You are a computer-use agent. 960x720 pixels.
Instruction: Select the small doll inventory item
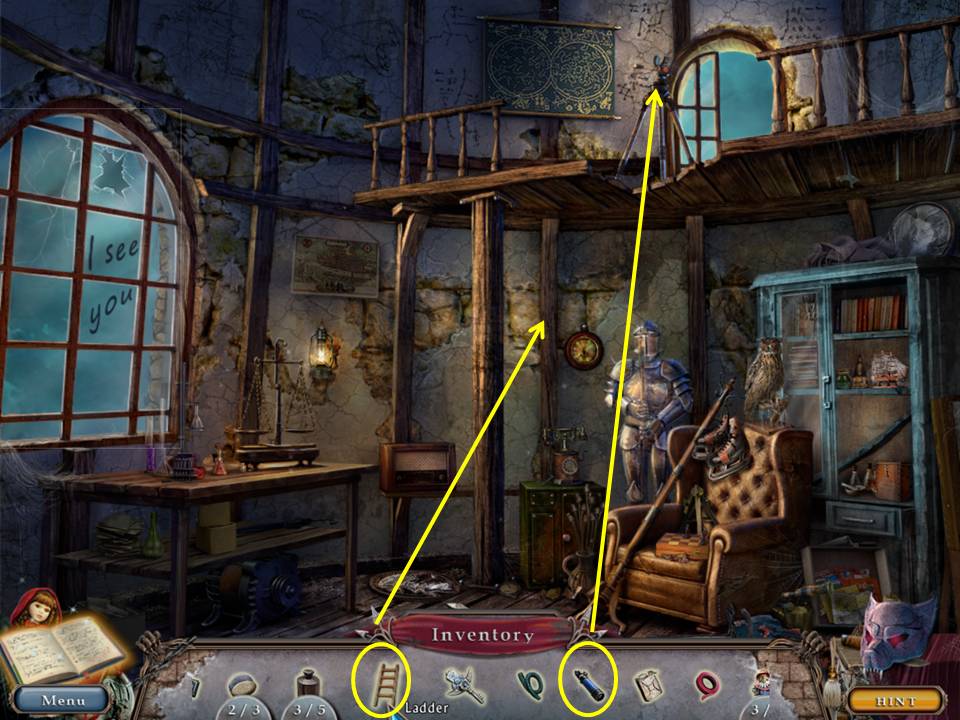click(761, 686)
